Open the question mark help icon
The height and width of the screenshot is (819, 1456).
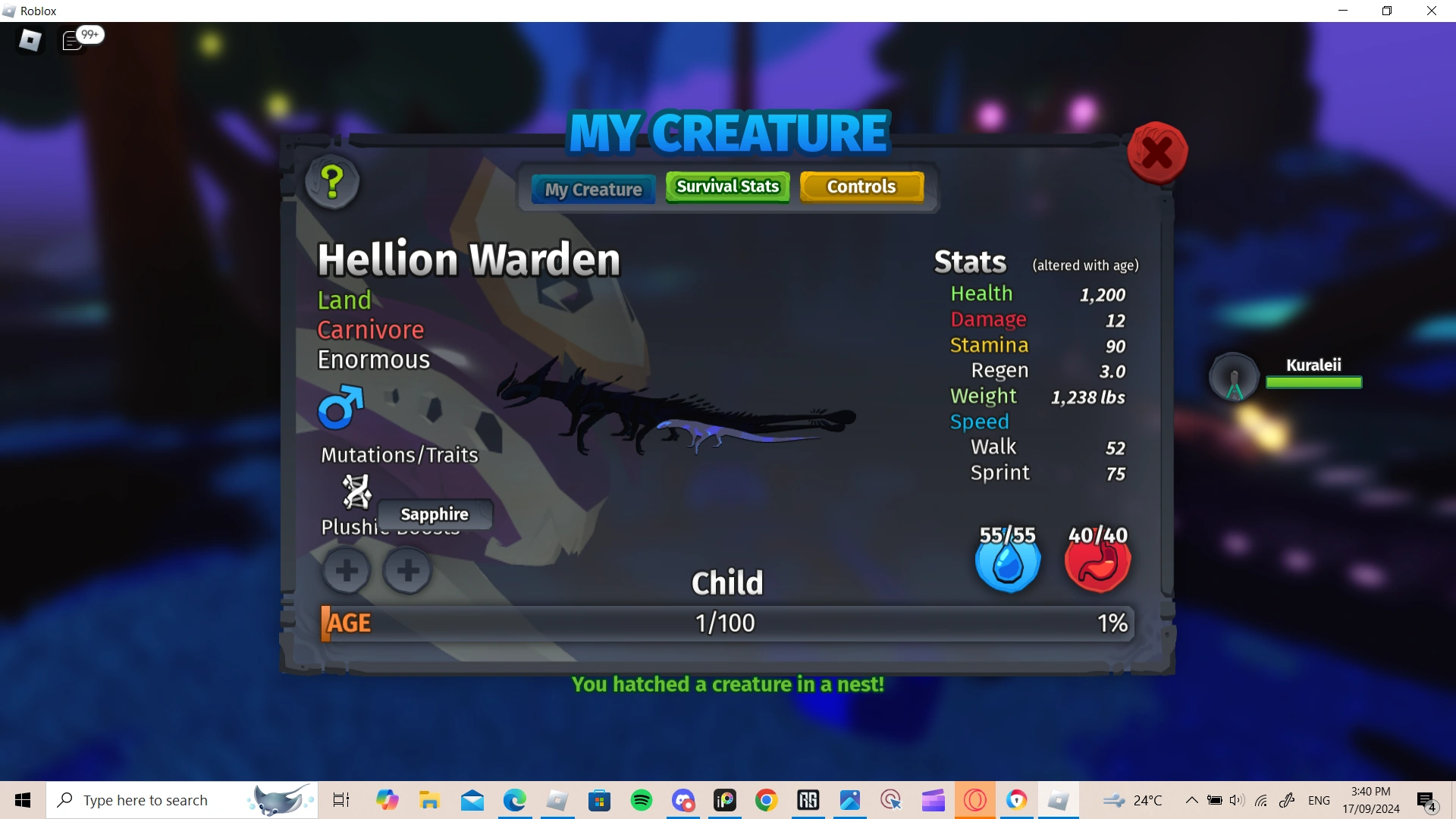[331, 182]
